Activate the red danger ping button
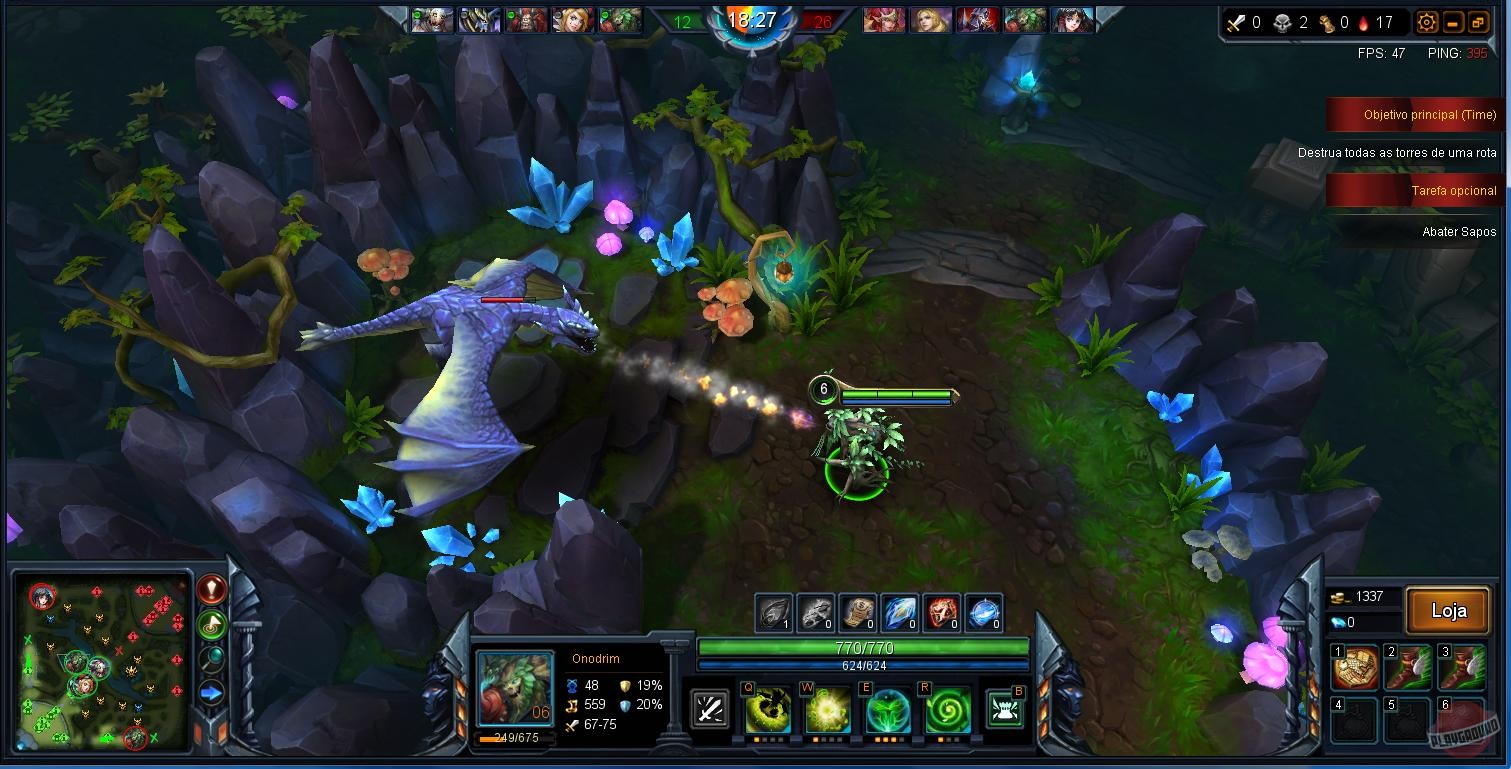 (213, 588)
